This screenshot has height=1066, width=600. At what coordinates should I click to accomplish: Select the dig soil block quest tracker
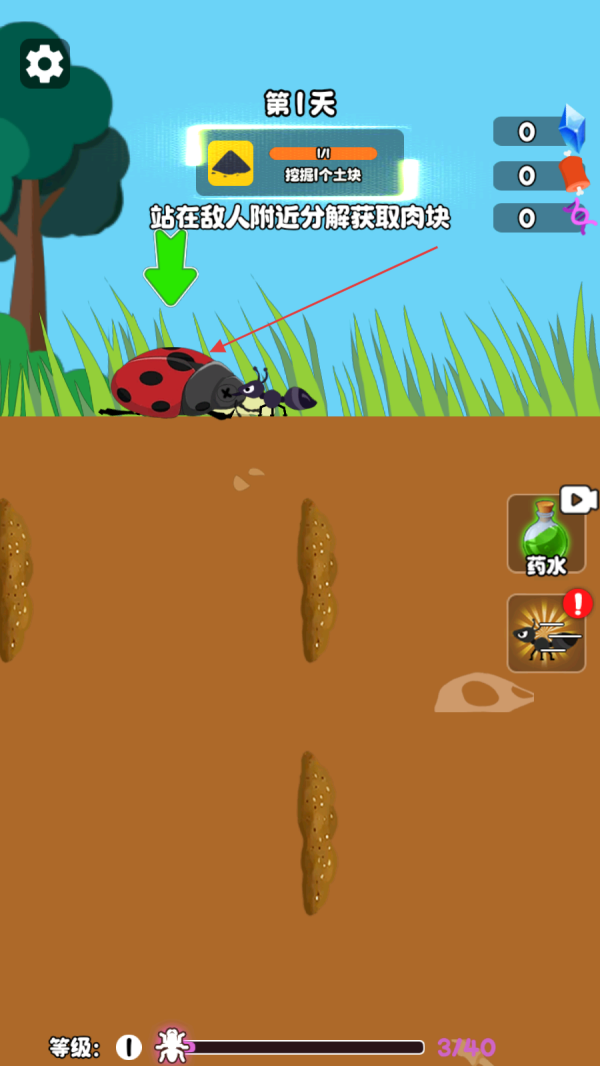300,162
